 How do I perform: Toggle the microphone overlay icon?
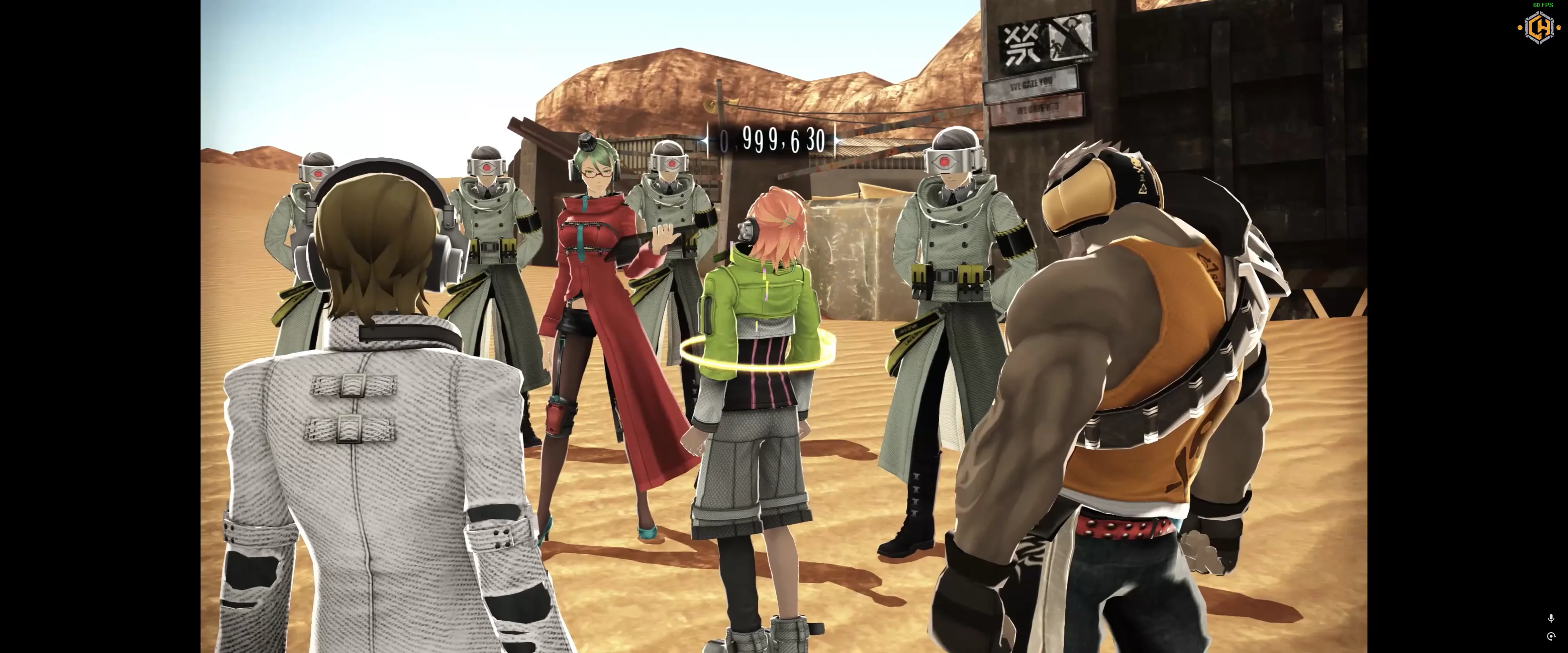pos(1551,619)
